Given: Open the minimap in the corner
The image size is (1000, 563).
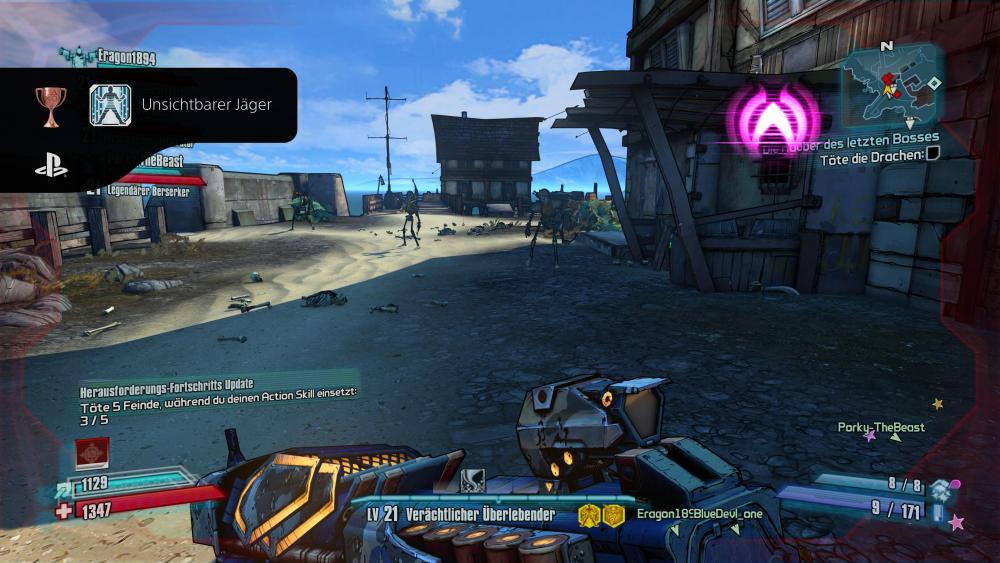Looking at the screenshot, I should tap(890, 84).
